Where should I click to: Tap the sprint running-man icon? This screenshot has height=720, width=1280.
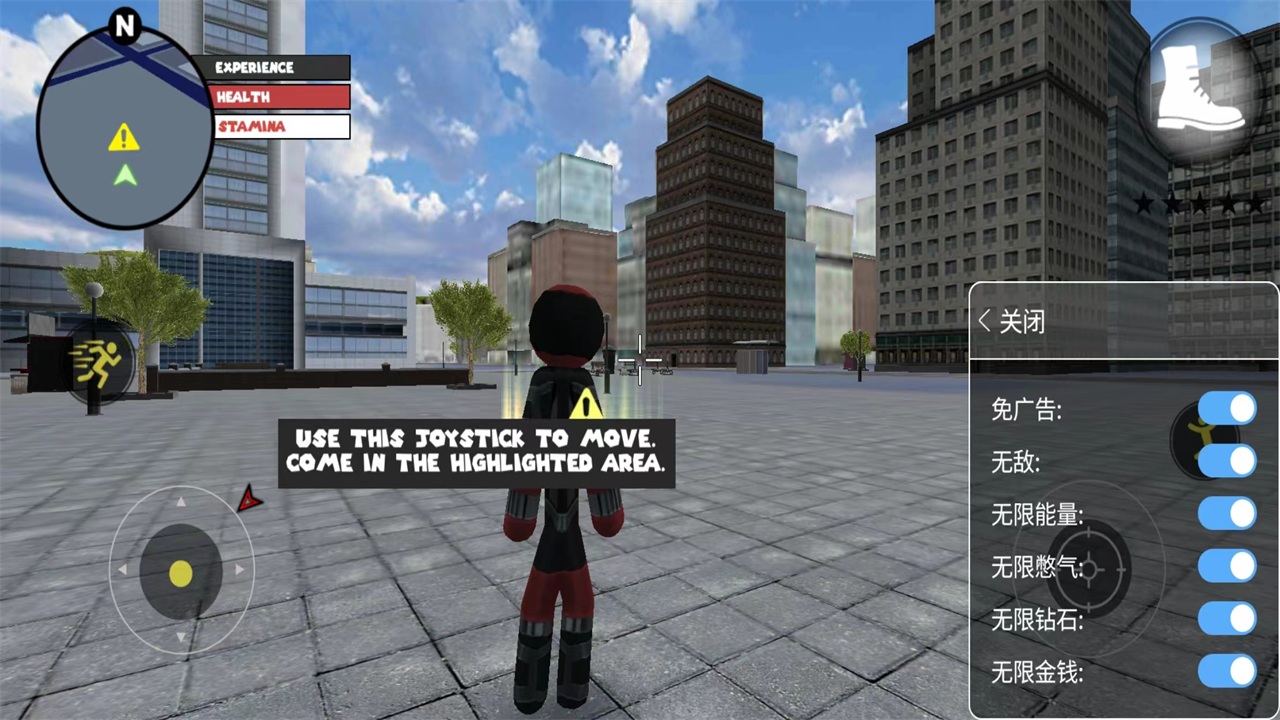pyautogui.click(x=100, y=362)
